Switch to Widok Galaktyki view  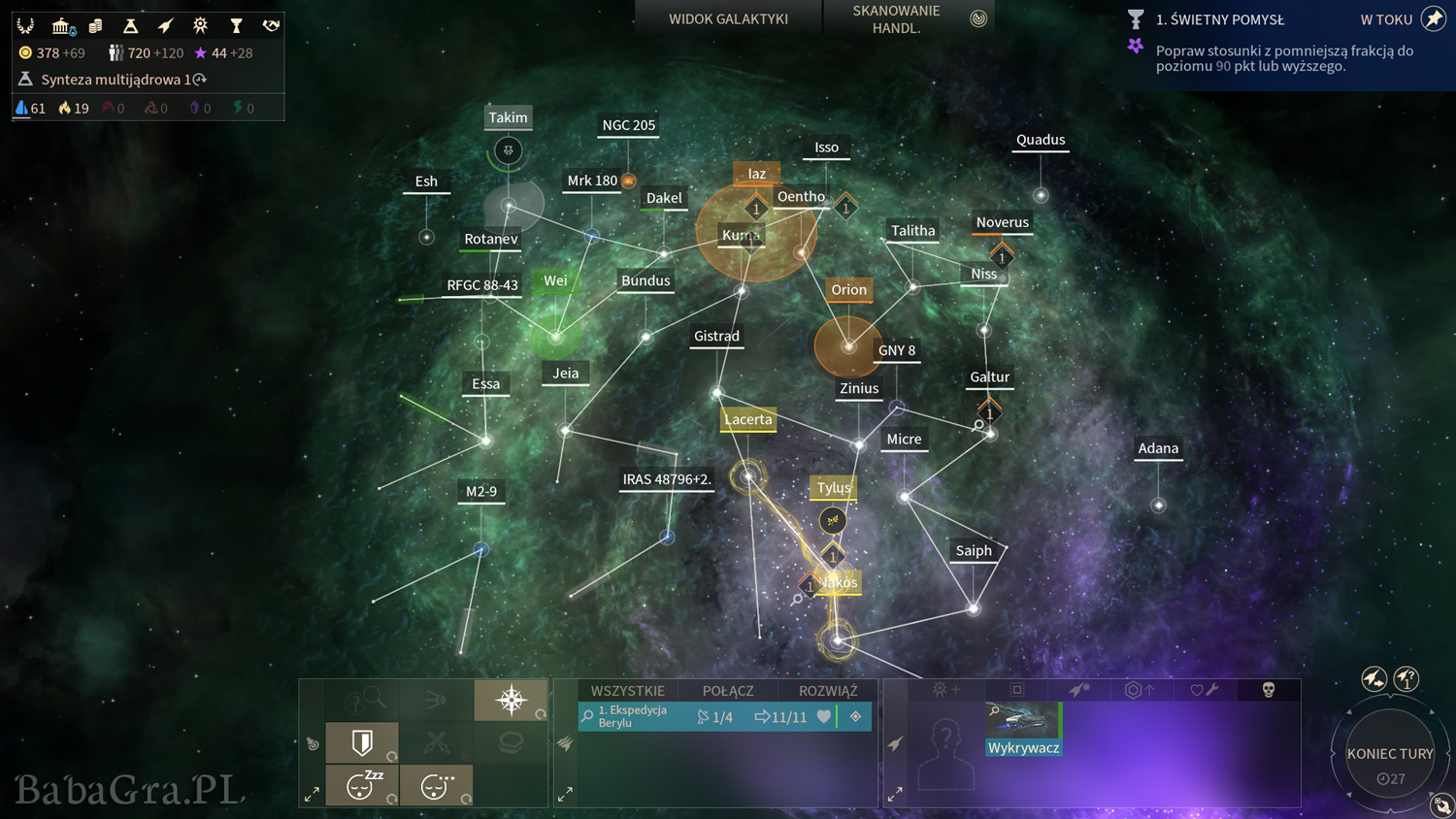tap(728, 18)
